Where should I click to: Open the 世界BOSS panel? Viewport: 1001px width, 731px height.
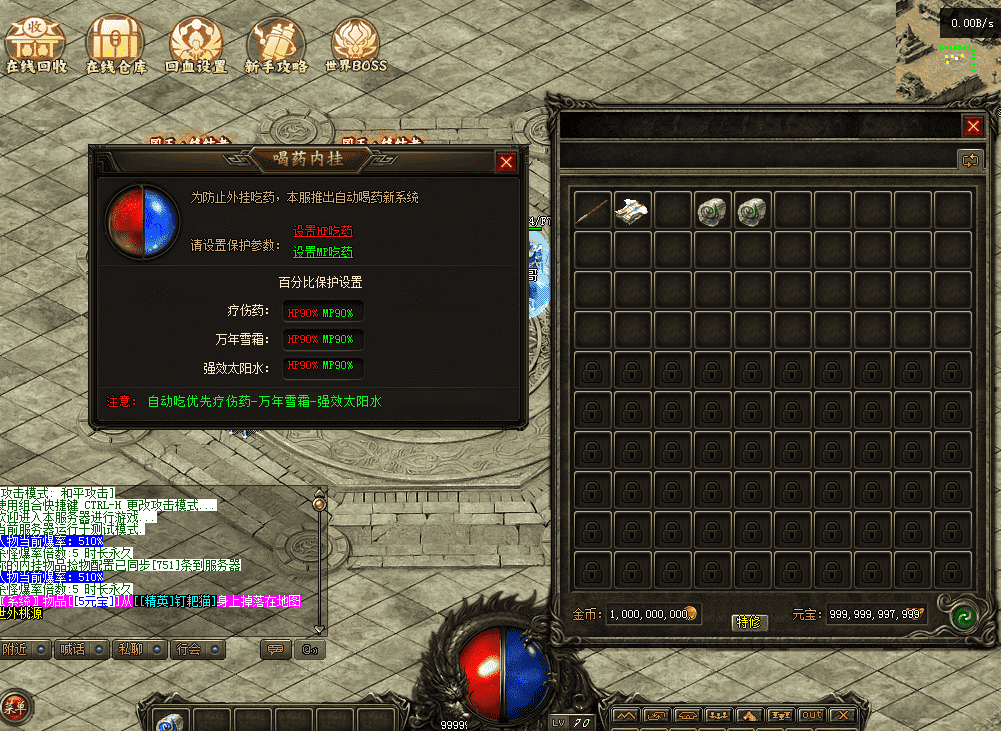coord(355,44)
